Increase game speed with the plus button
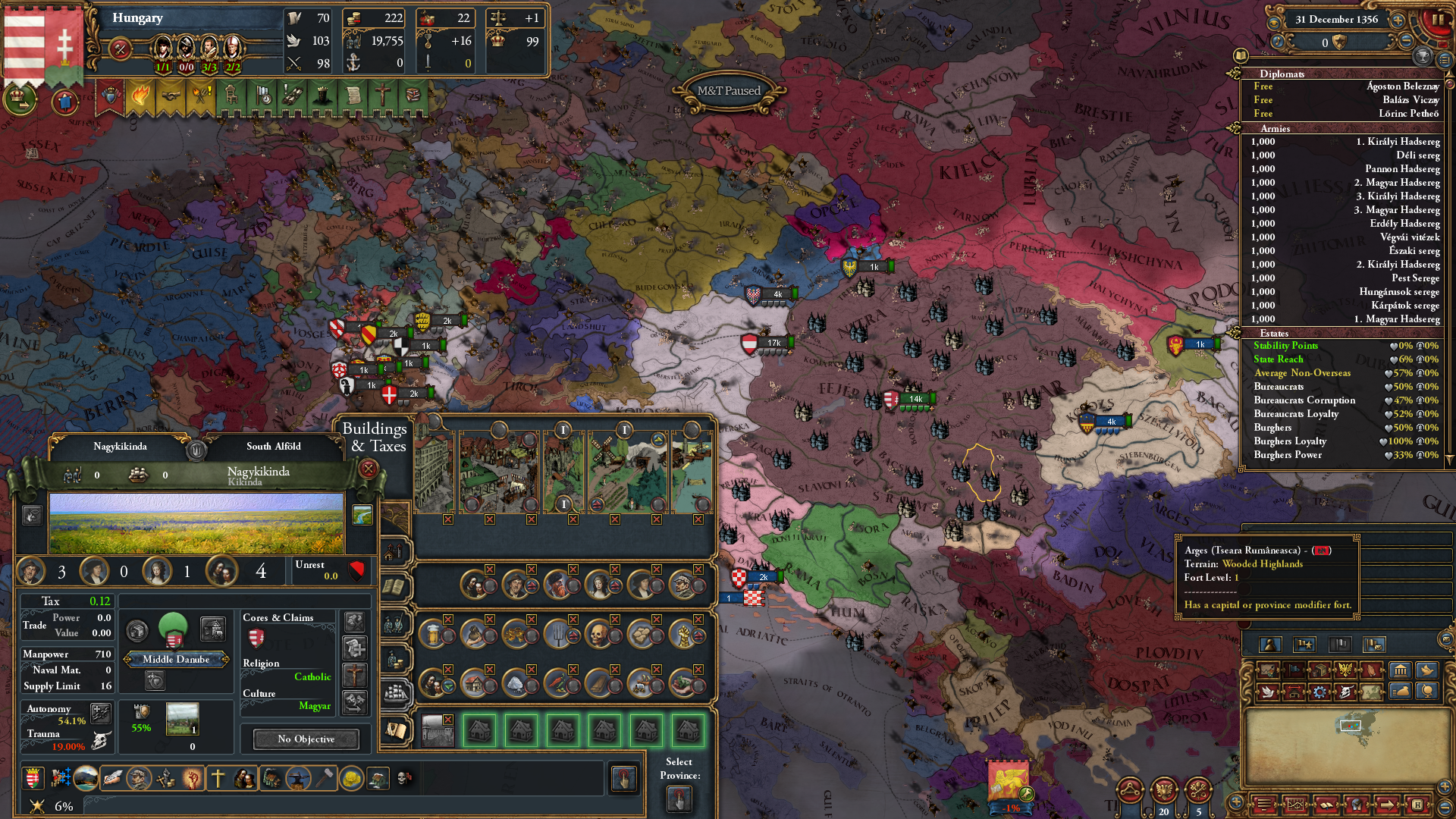 (x=1398, y=20)
